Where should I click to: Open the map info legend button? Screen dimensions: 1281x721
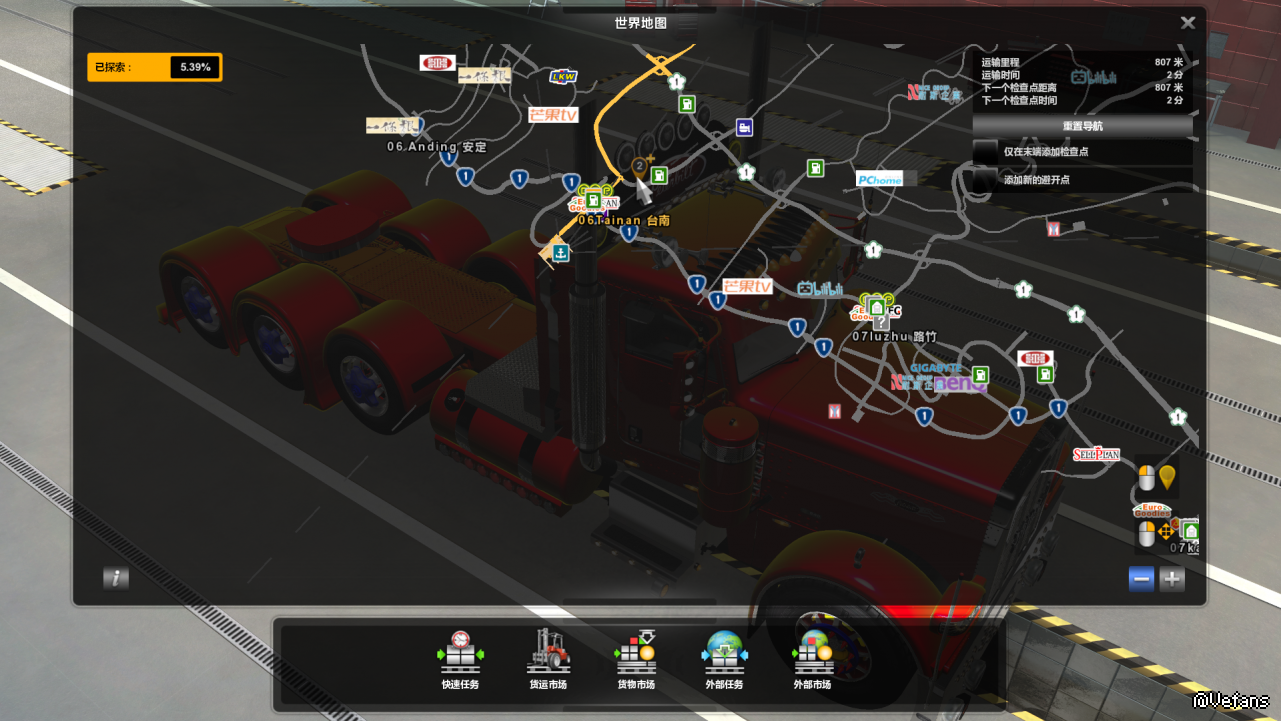[x=116, y=578]
